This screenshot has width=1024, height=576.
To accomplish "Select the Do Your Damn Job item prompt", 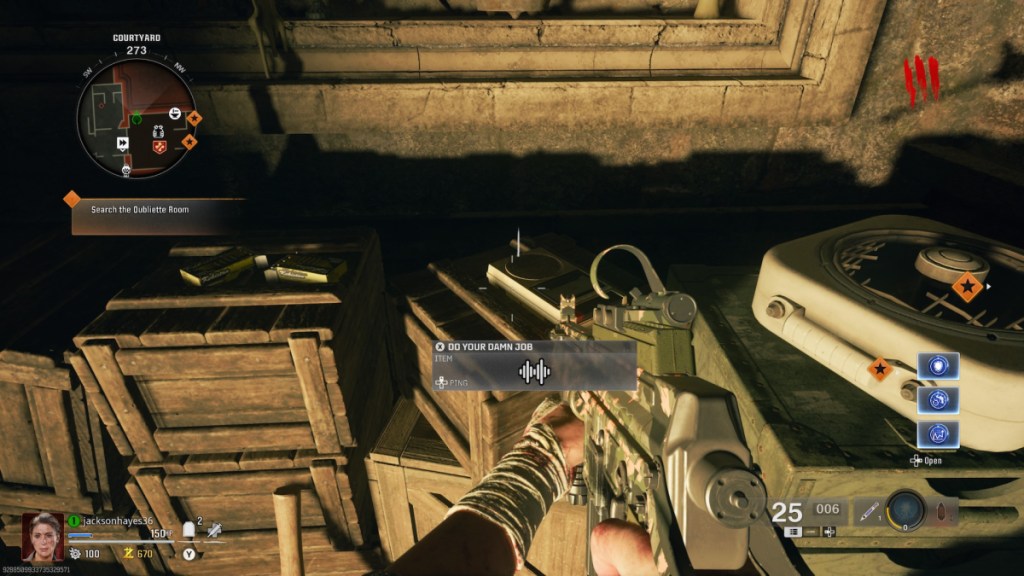I will (x=534, y=365).
